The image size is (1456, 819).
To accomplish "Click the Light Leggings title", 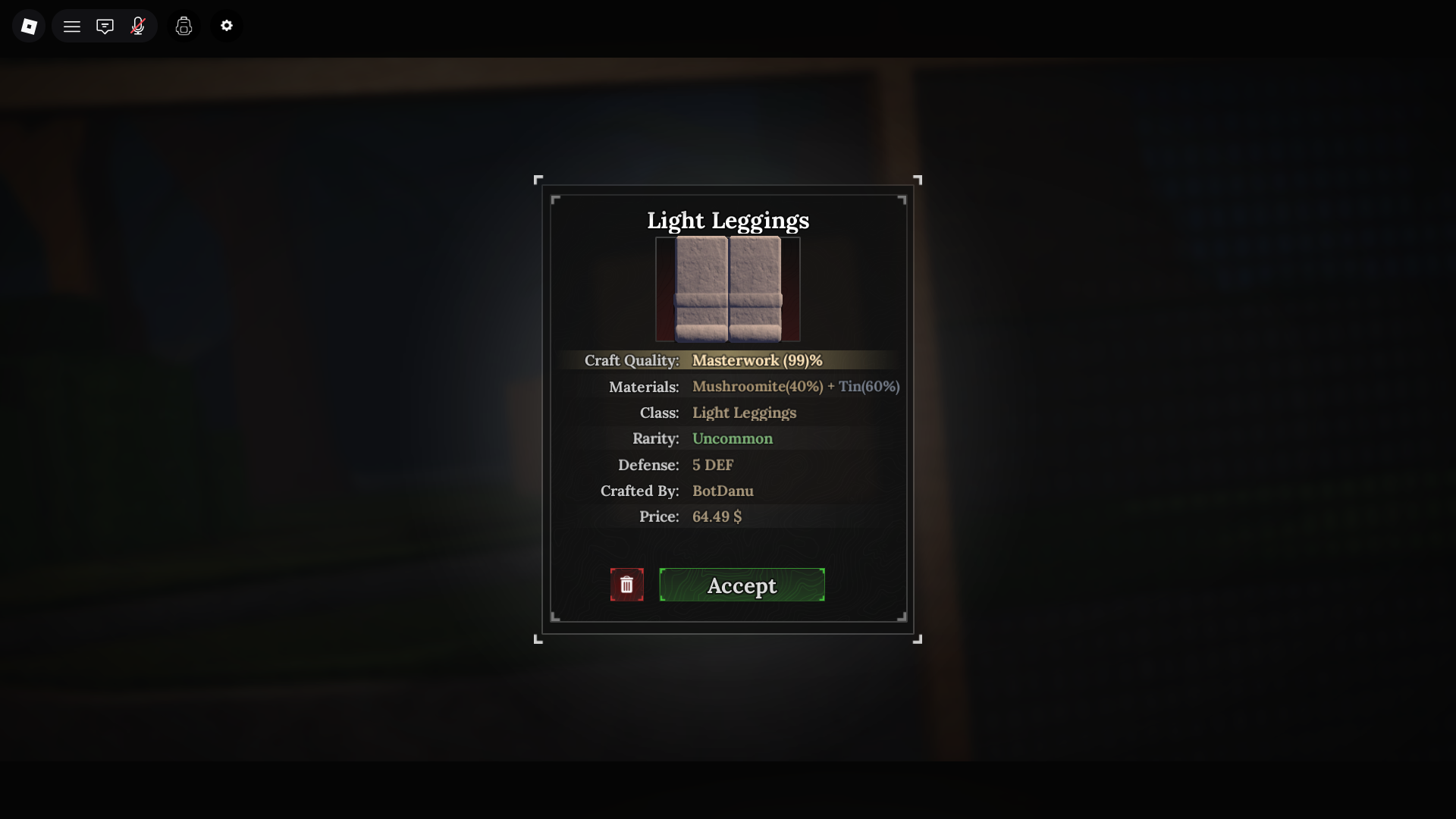I will (x=727, y=221).
